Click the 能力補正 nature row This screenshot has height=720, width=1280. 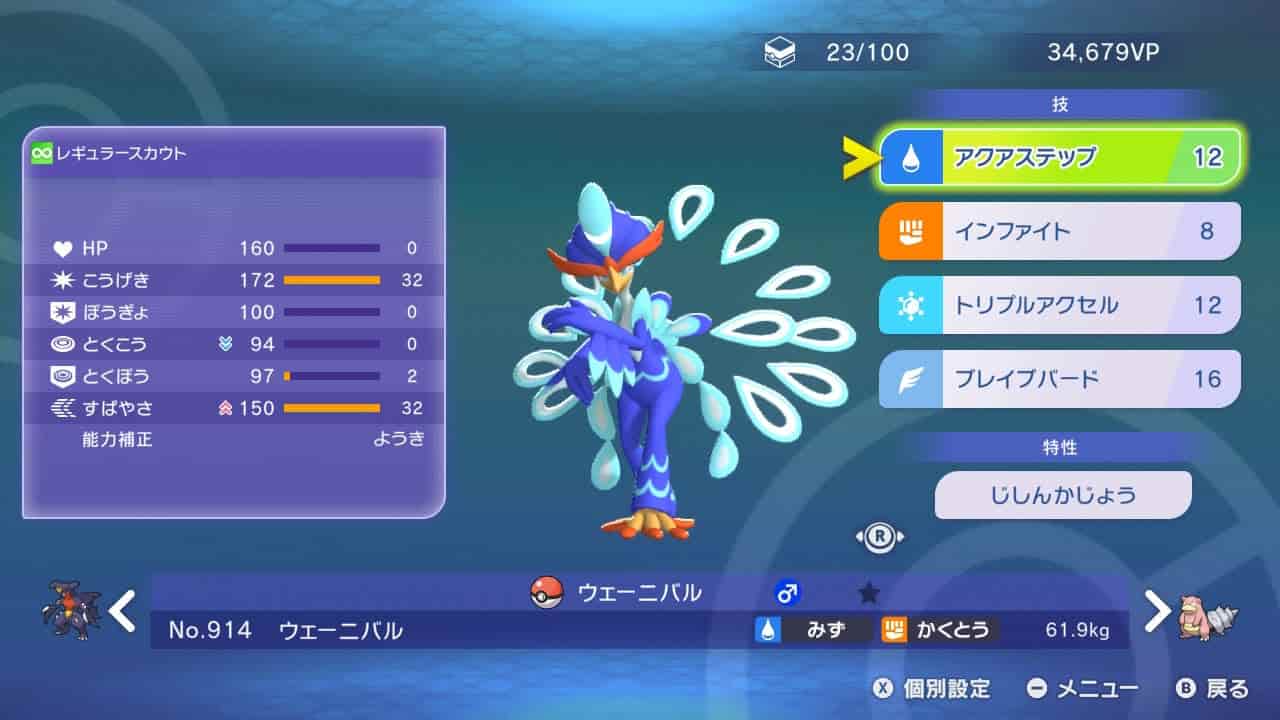pos(235,439)
